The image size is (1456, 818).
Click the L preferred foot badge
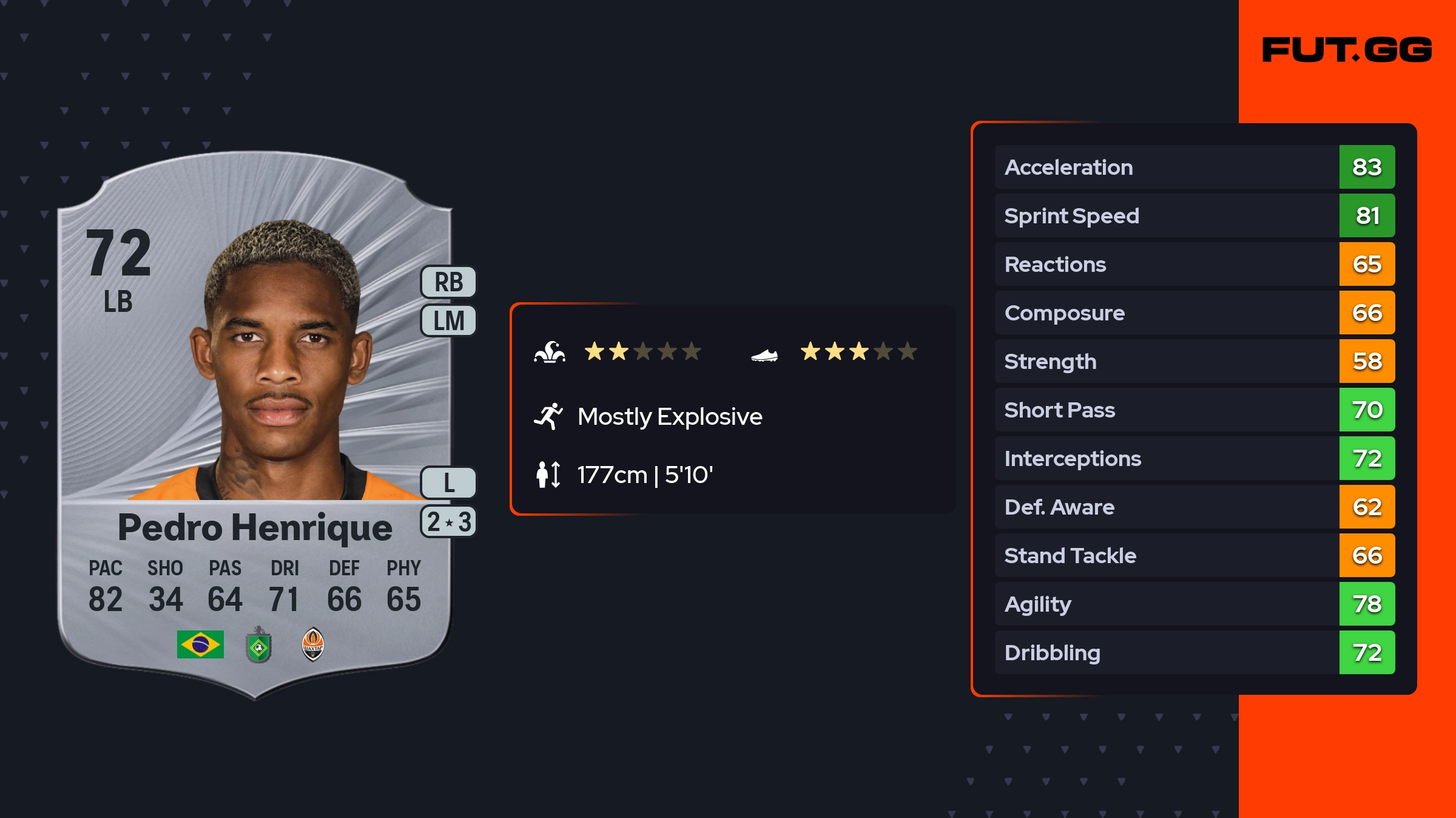click(x=448, y=483)
